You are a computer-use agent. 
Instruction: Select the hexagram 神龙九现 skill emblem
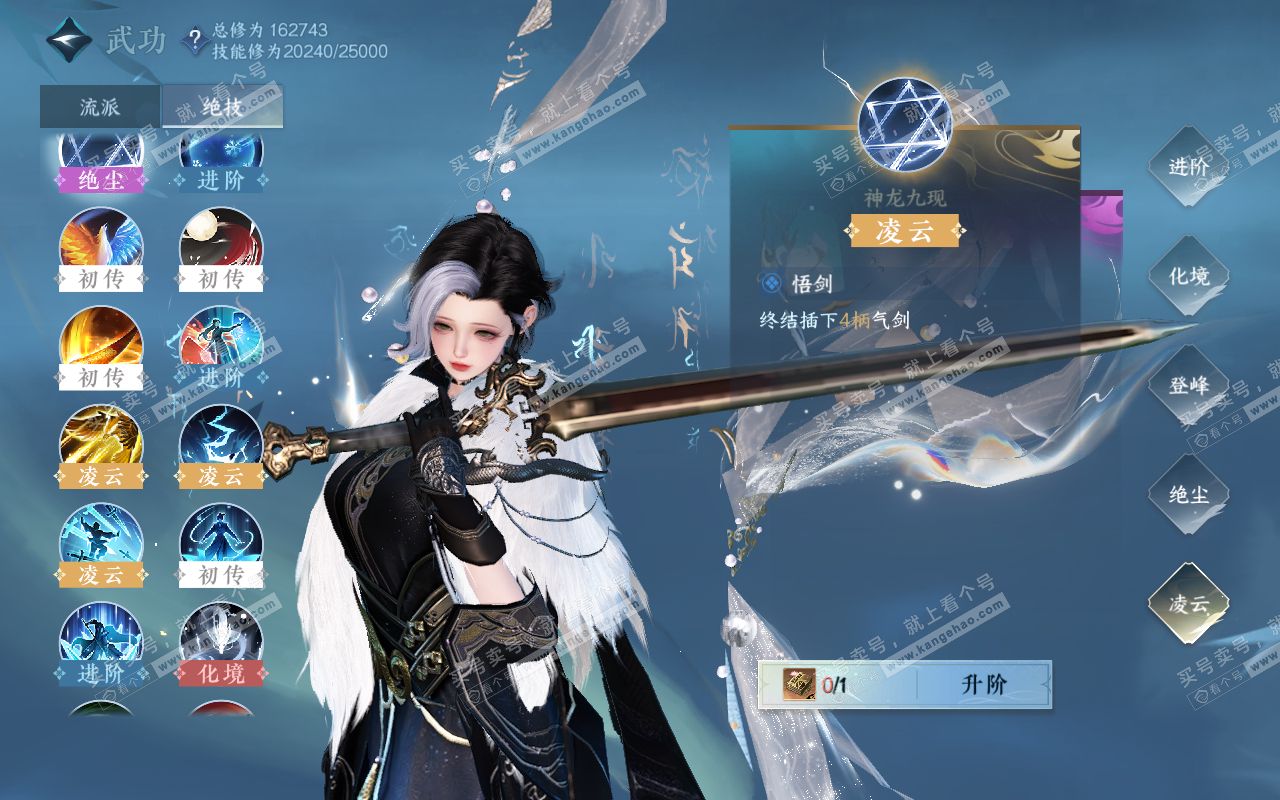click(904, 124)
